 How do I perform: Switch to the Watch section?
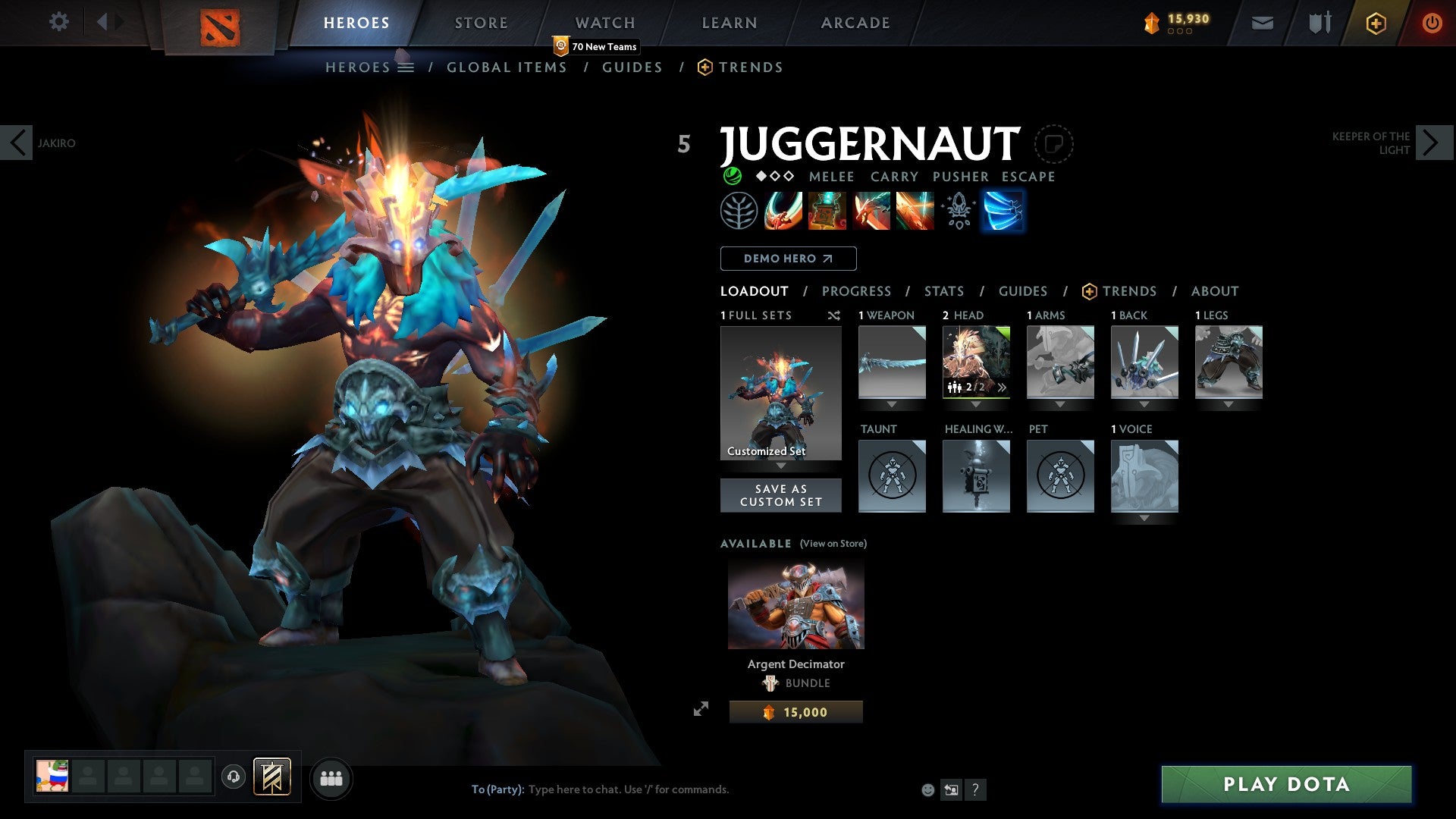coord(604,23)
